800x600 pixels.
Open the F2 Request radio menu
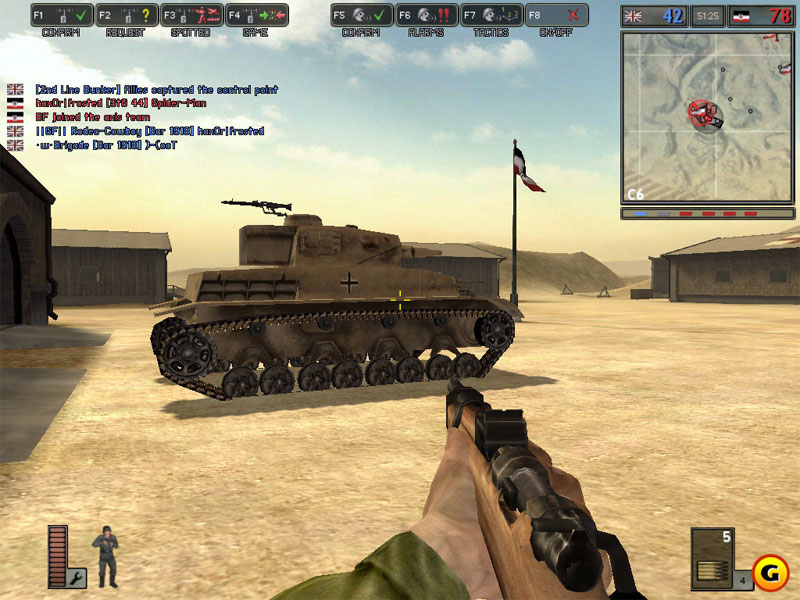click(x=126, y=16)
